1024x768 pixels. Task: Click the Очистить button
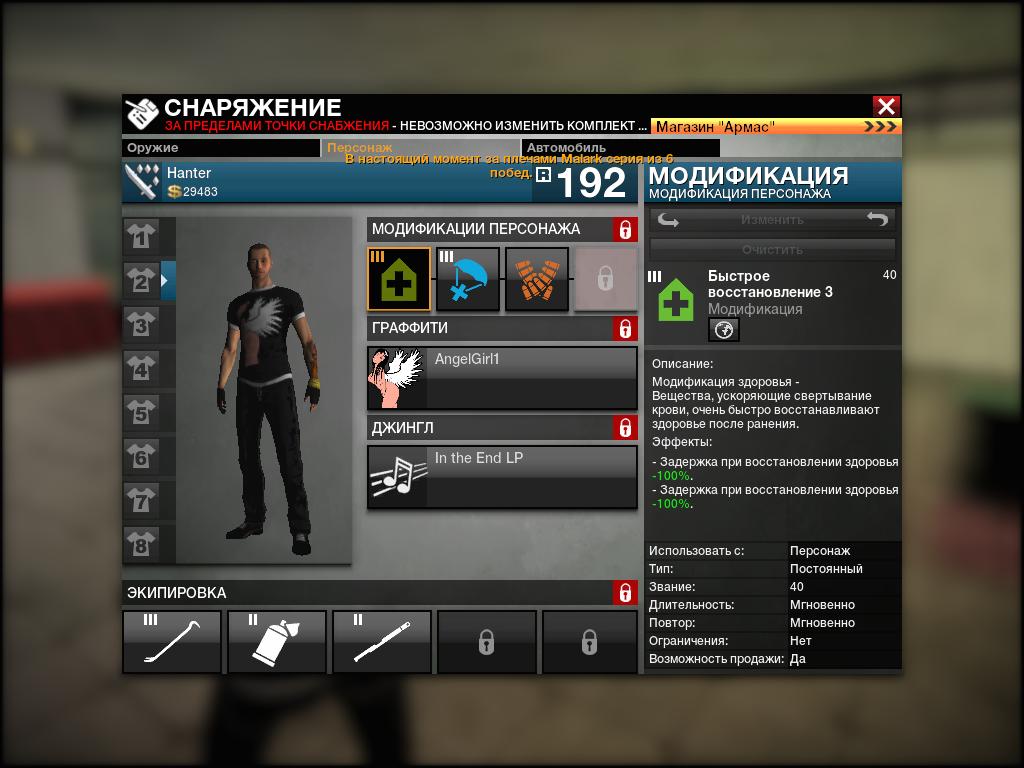772,249
